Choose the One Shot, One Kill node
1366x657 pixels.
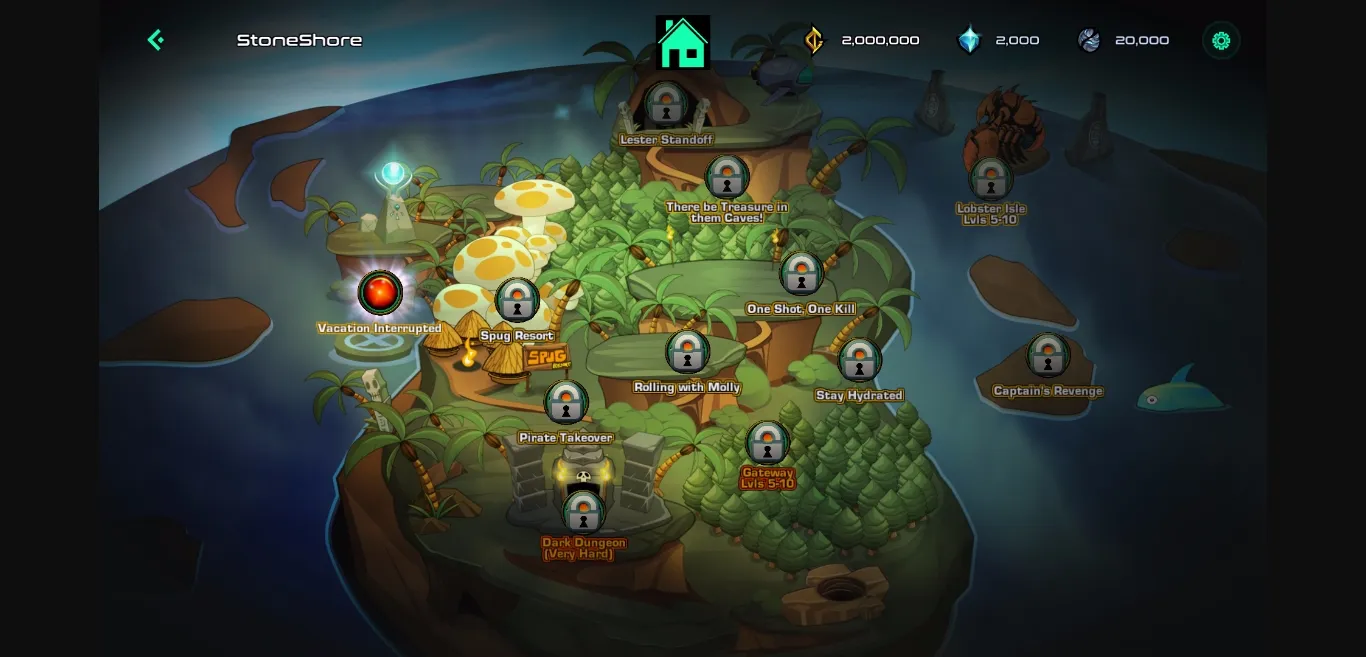pos(801,273)
